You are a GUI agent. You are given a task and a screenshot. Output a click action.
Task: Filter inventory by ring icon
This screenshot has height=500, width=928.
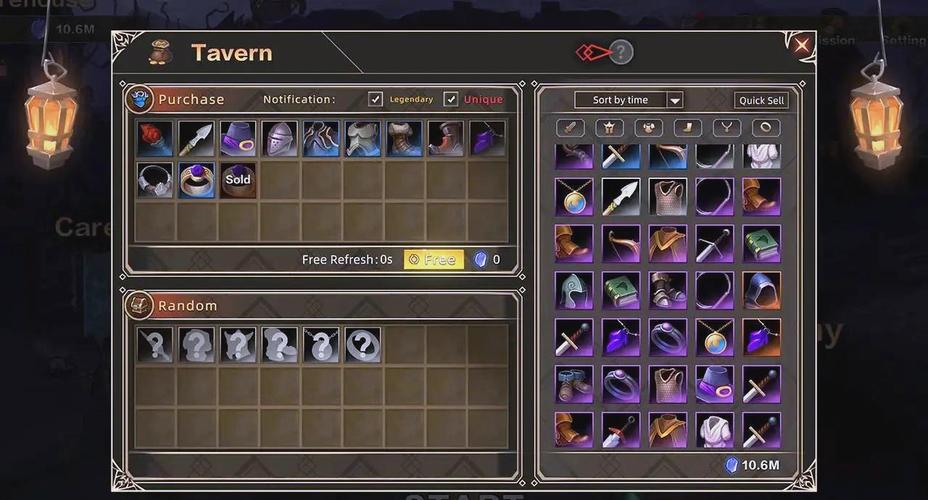[765, 128]
